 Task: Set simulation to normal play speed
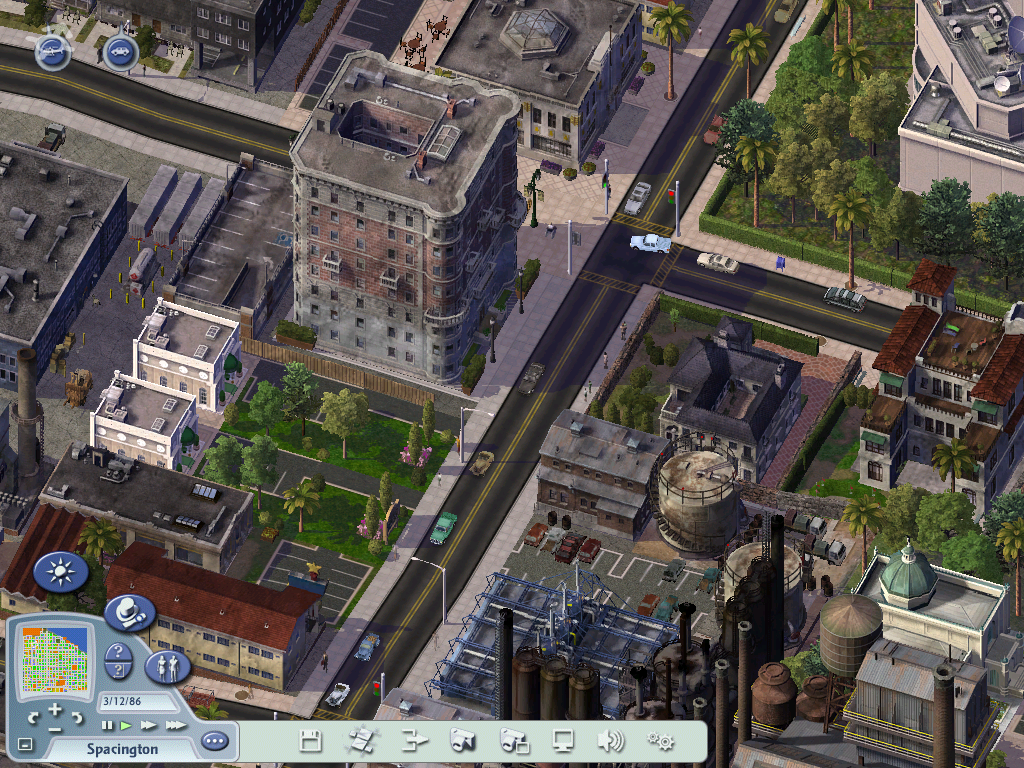click(126, 725)
